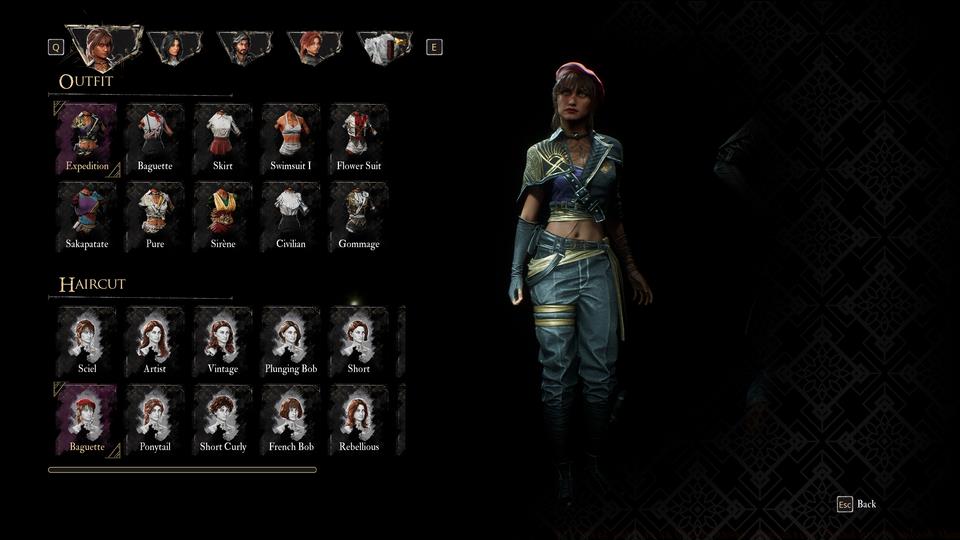Image resolution: width=960 pixels, height=540 pixels.
Task: Choose the Sirène outfit
Action: tap(223, 216)
